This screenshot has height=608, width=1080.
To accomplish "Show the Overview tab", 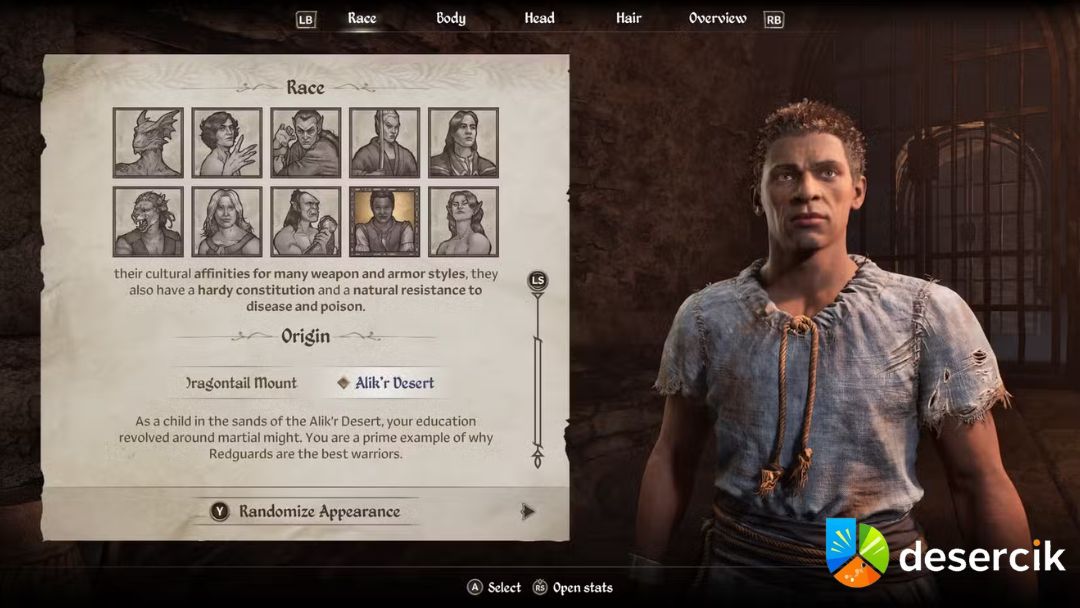I will (717, 18).
